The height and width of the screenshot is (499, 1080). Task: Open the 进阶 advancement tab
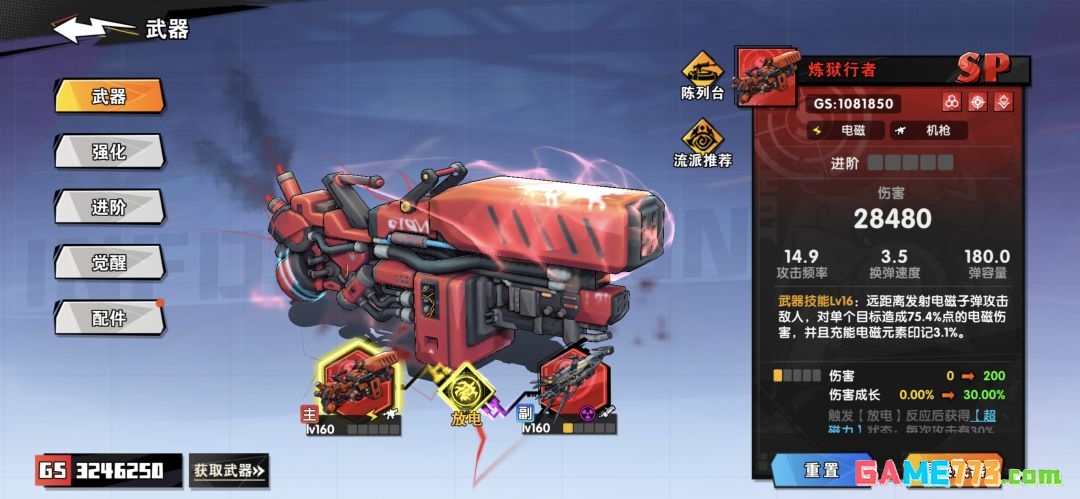109,207
